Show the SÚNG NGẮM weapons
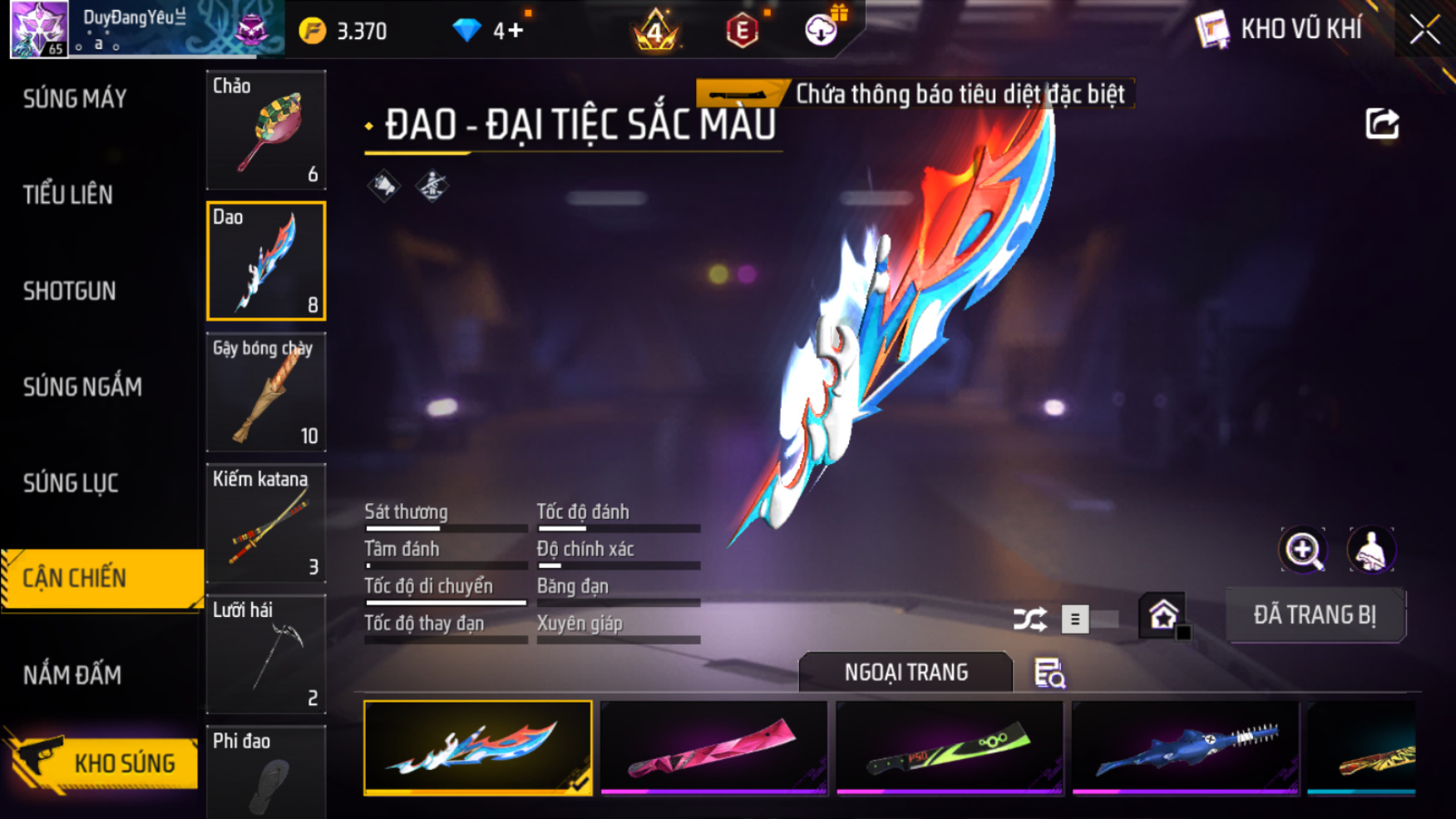This screenshot has width=1456, height=819. point(82,387)
